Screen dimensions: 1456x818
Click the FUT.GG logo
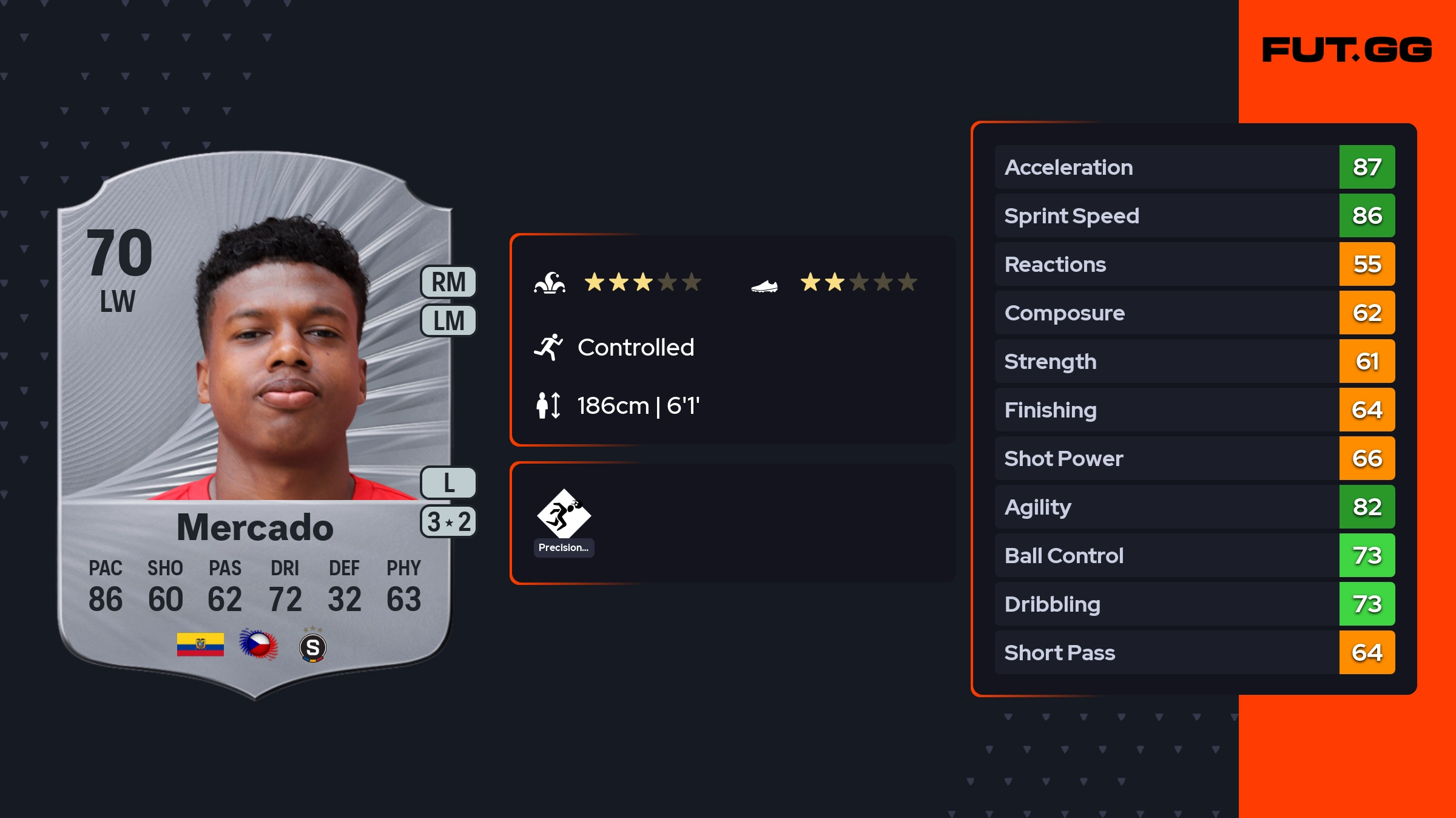[1347, 50]
